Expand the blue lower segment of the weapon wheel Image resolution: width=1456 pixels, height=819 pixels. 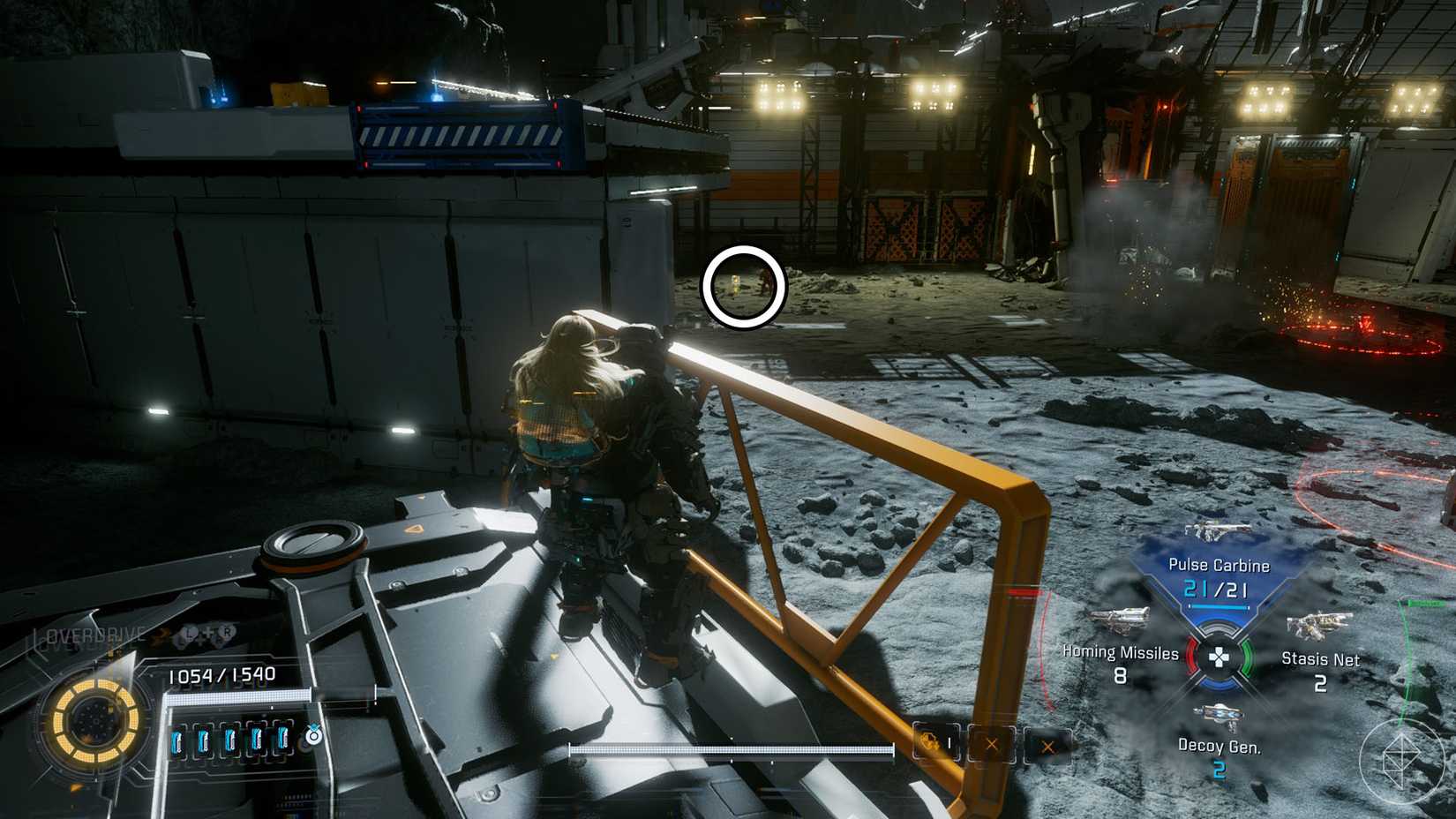1220,684
